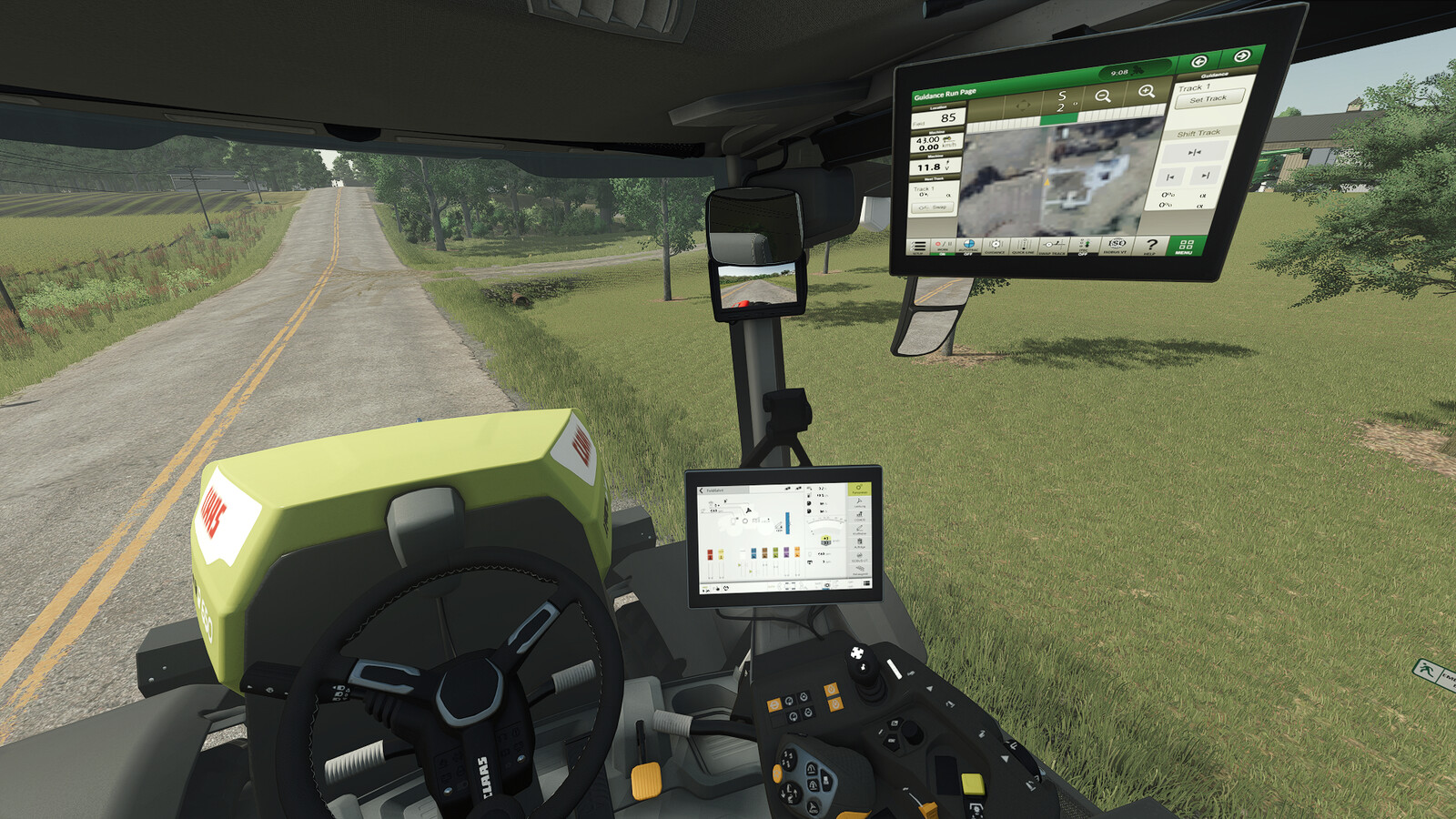Select the CEMOS icon on the CLAAS terminal
This screenshot has height=819, width=1456.
tap(861, 517)
